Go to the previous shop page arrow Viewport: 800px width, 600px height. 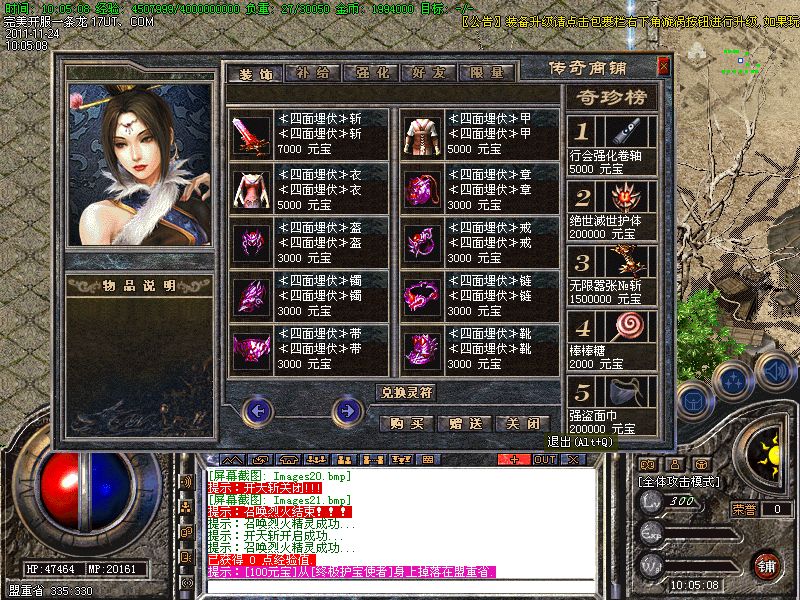point(258,409)
